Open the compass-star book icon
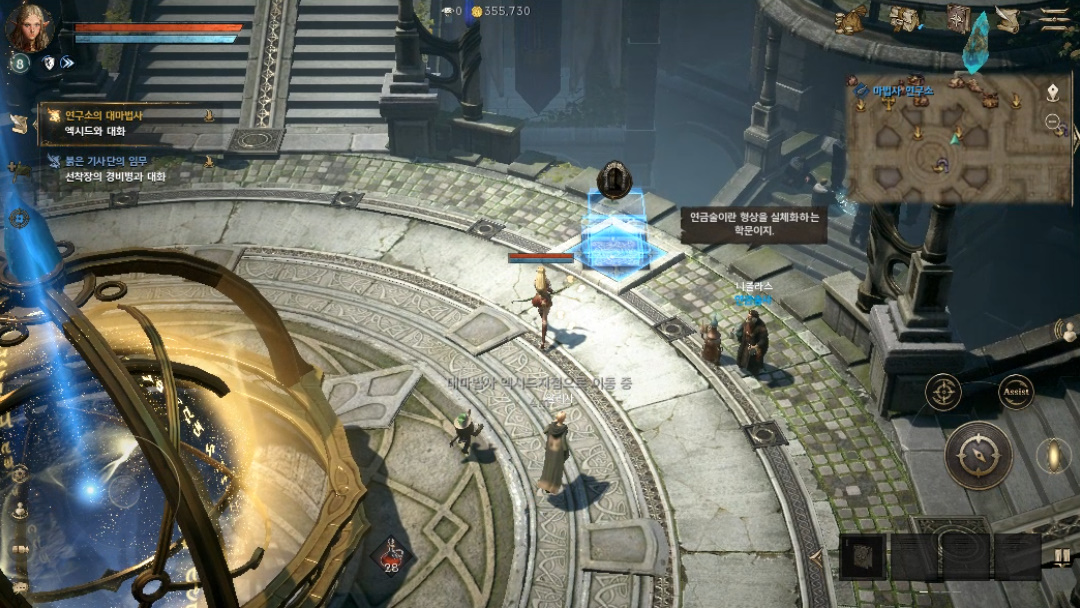 pyautogui.click(x=958, y=18)
